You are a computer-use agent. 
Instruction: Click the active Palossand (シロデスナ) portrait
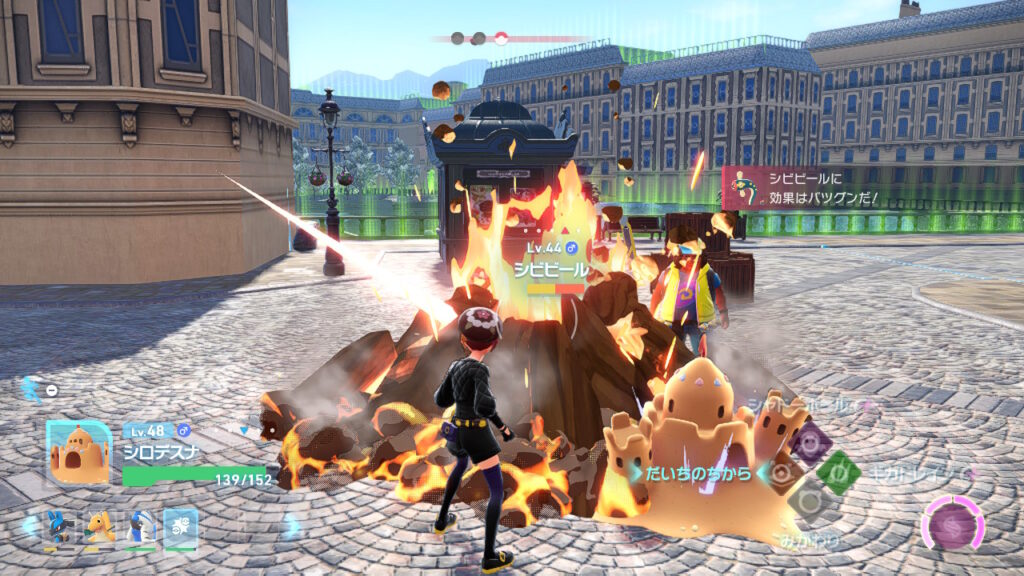pyautogui.click(x=80, y=453)
